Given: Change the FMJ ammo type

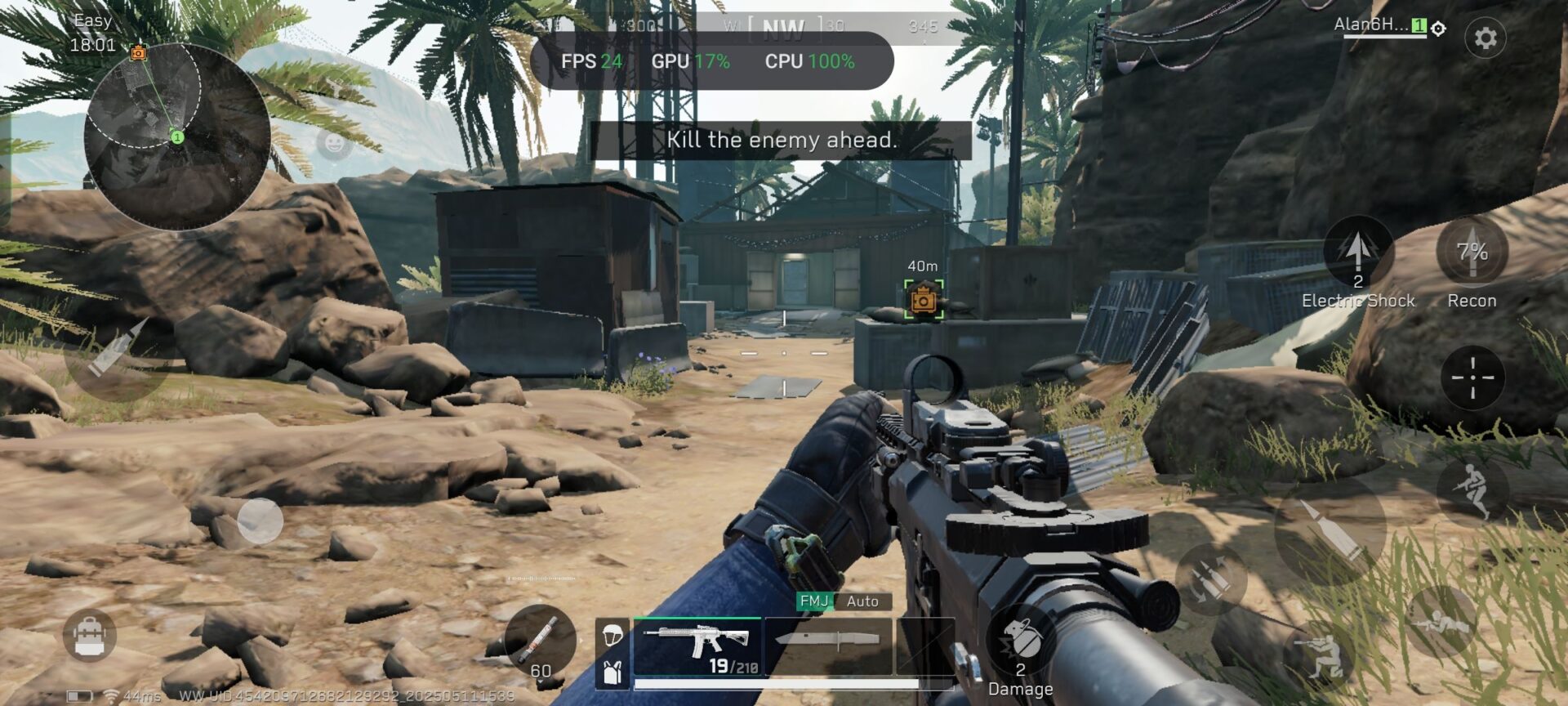Looking at the screenshot, I should pyautogui.click(x=813, y=601).
